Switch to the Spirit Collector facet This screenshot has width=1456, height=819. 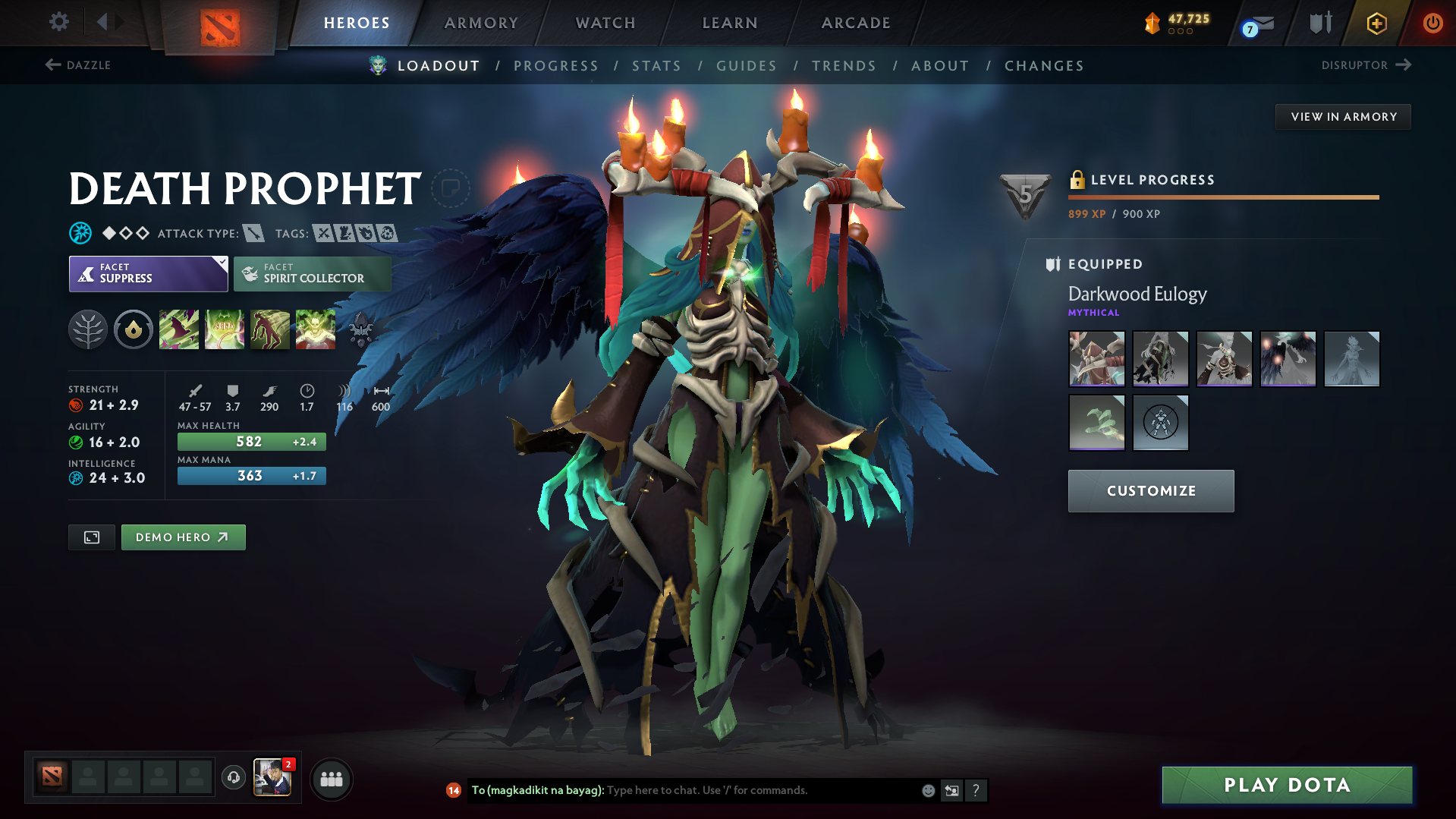(312, 273)
